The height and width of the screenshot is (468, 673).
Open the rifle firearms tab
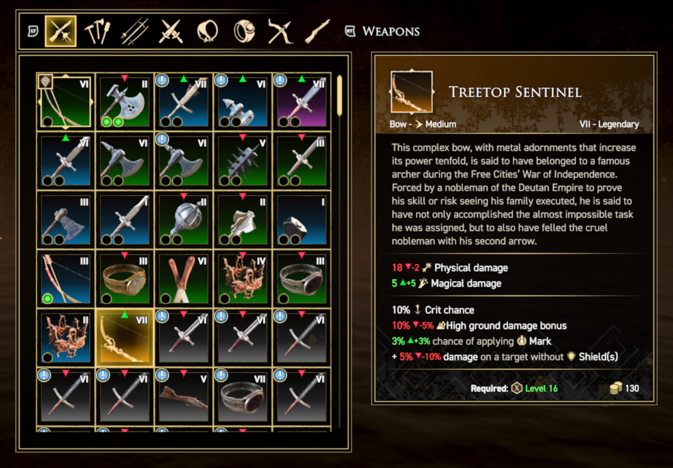click(317, 31)
